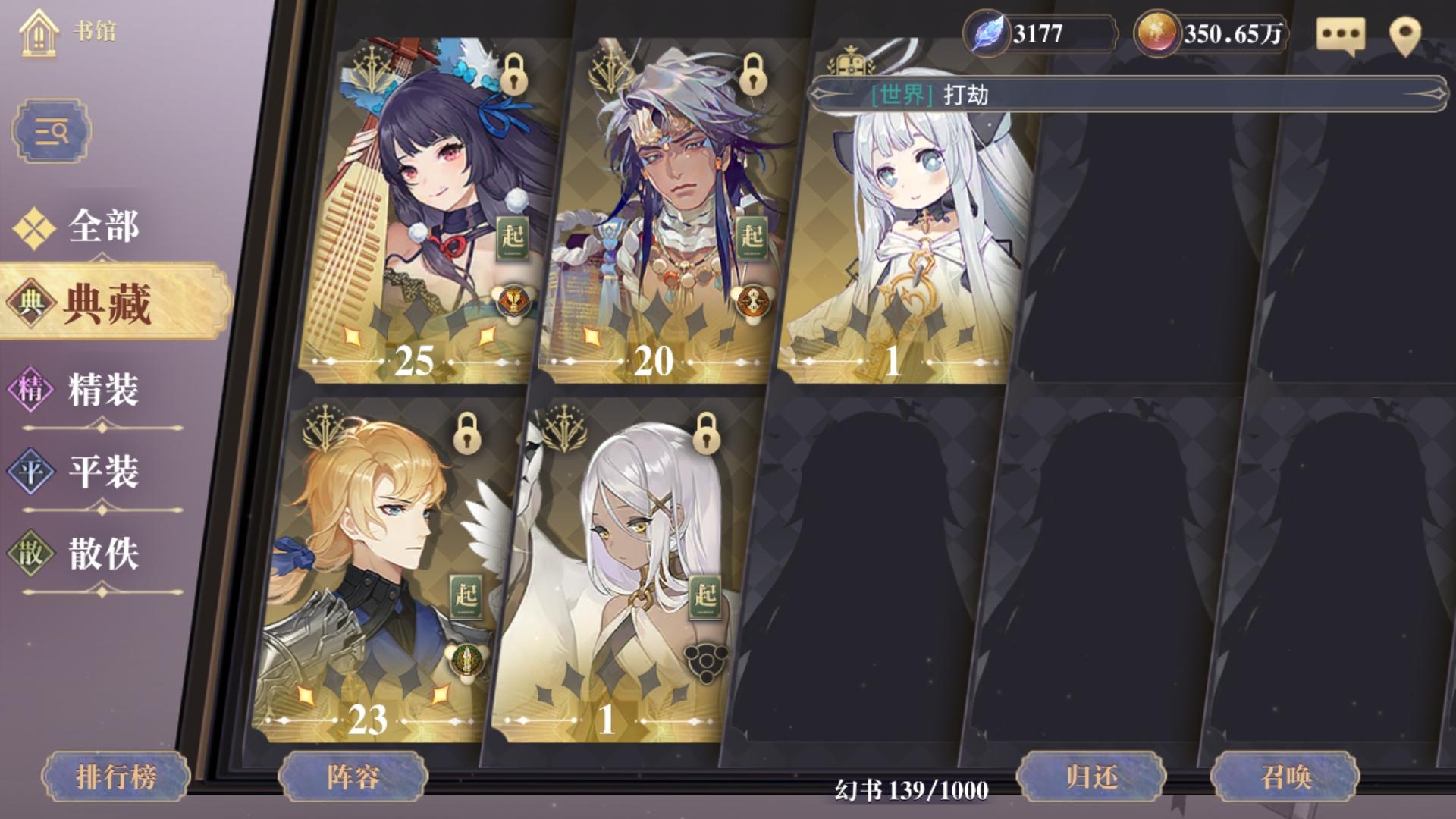Click the blue feather currency icon
This screenshot has height=819, width=1456.
(x=988, y=32)
